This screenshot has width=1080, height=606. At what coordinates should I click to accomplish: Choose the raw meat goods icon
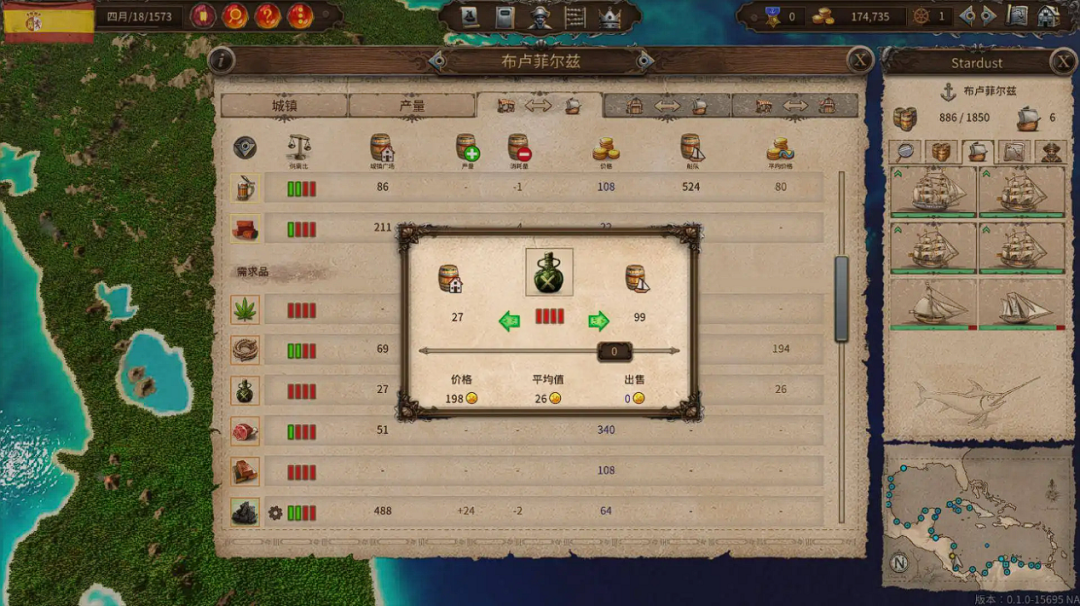(x=245, y=431)
